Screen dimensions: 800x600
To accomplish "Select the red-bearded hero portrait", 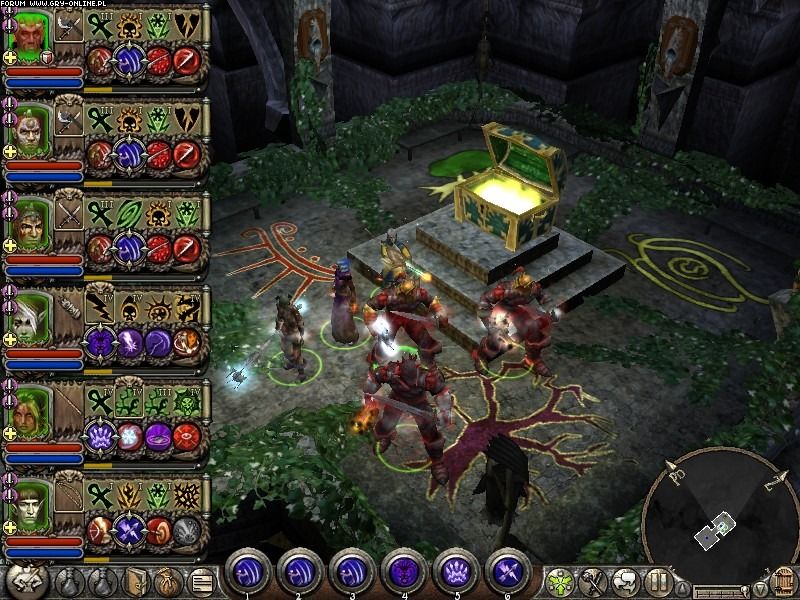I will (26, 36).
